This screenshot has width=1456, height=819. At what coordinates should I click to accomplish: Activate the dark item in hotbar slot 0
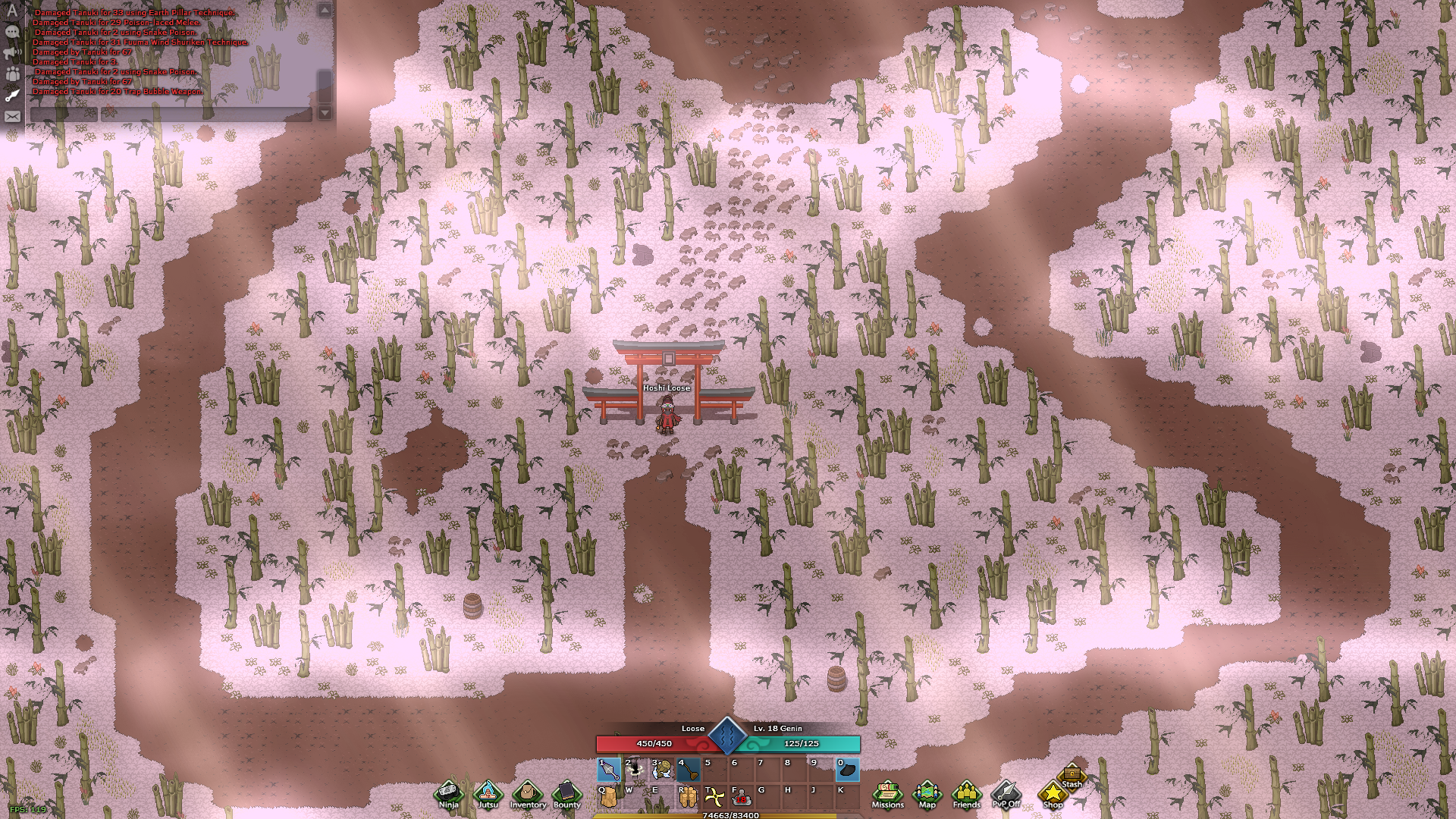pyautogui.click(x=847, y=770)
